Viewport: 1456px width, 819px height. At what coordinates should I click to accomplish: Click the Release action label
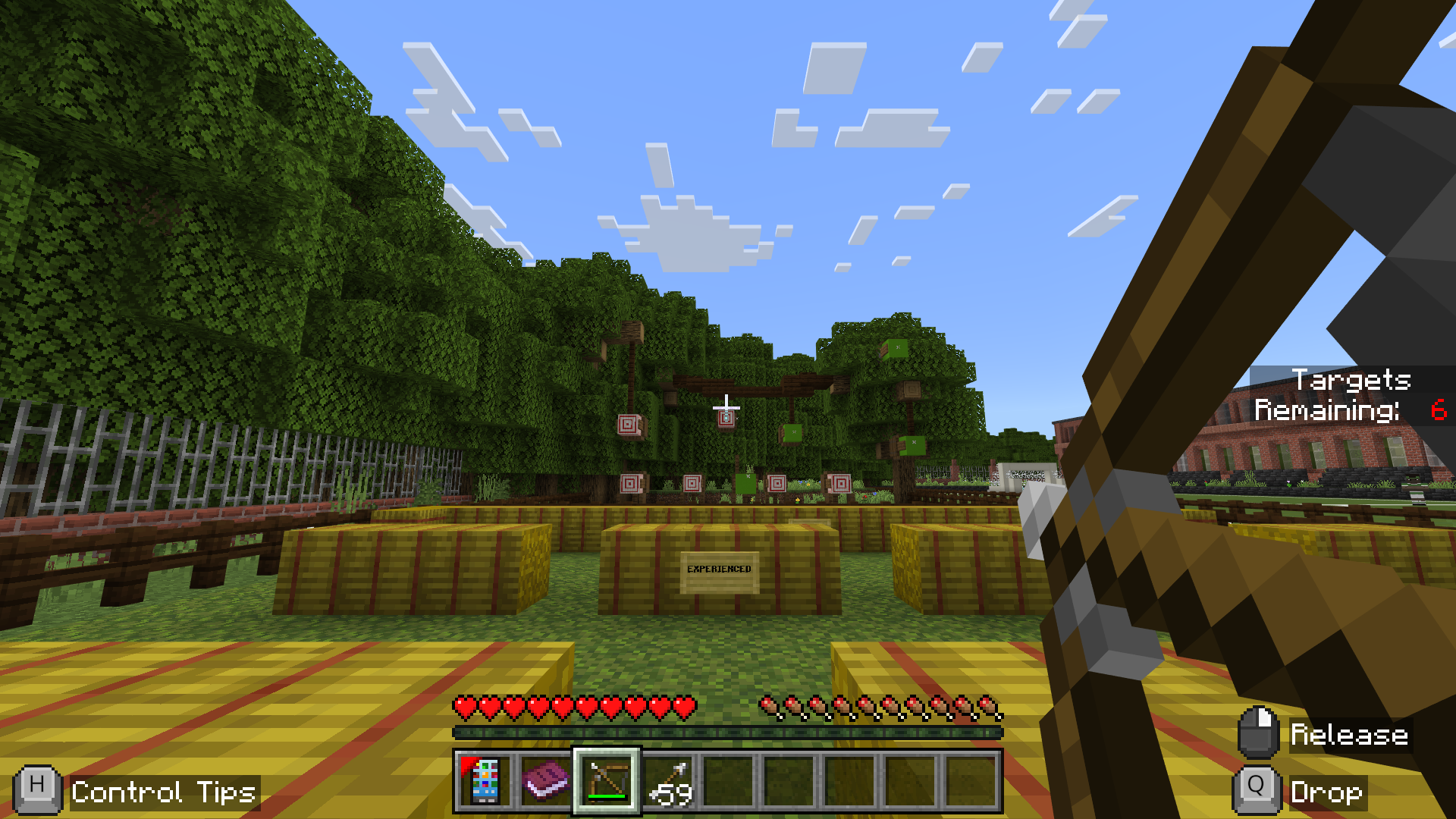[1350, 733]
